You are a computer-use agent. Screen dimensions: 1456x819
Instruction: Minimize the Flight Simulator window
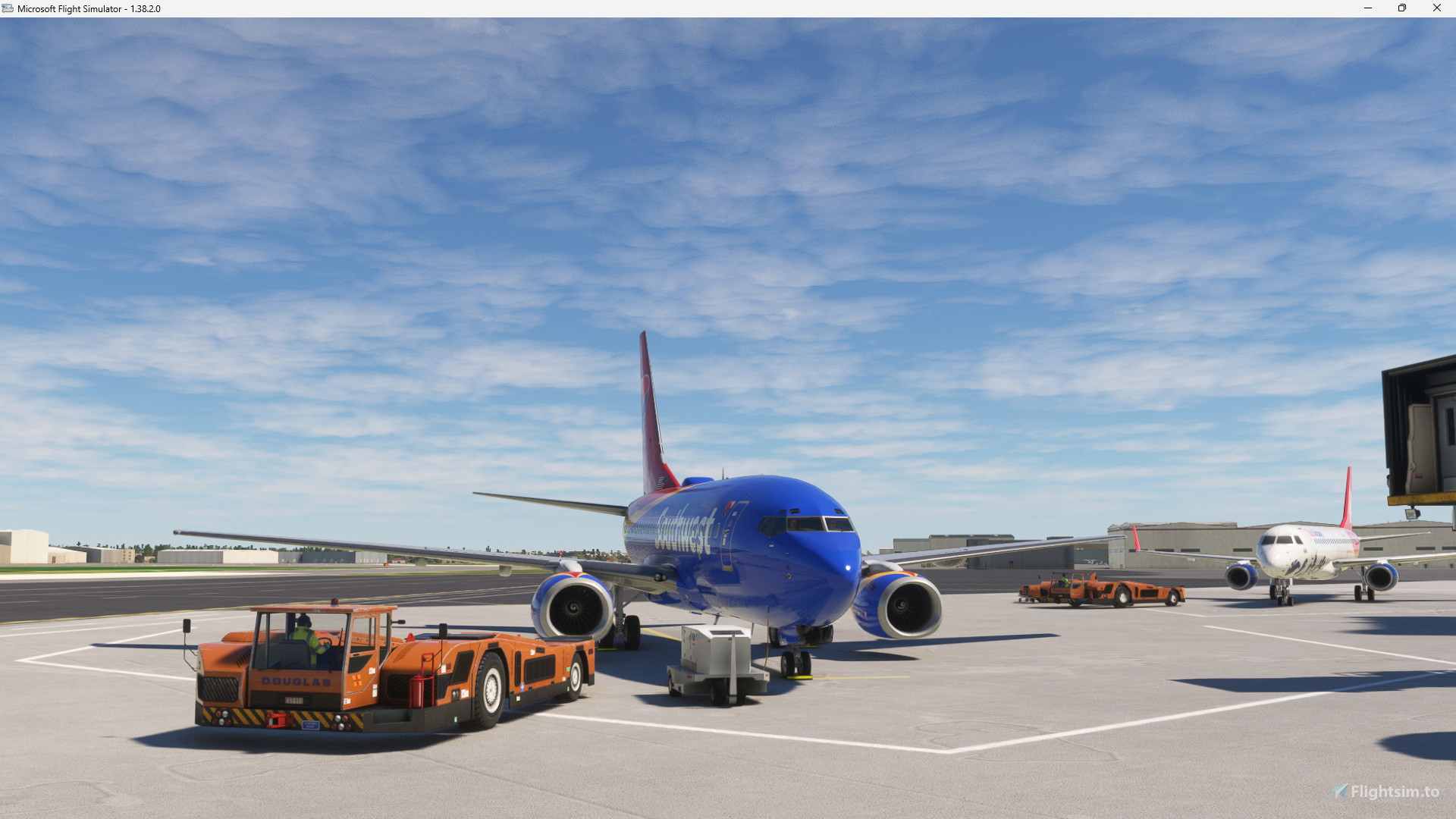[1367, 8]
